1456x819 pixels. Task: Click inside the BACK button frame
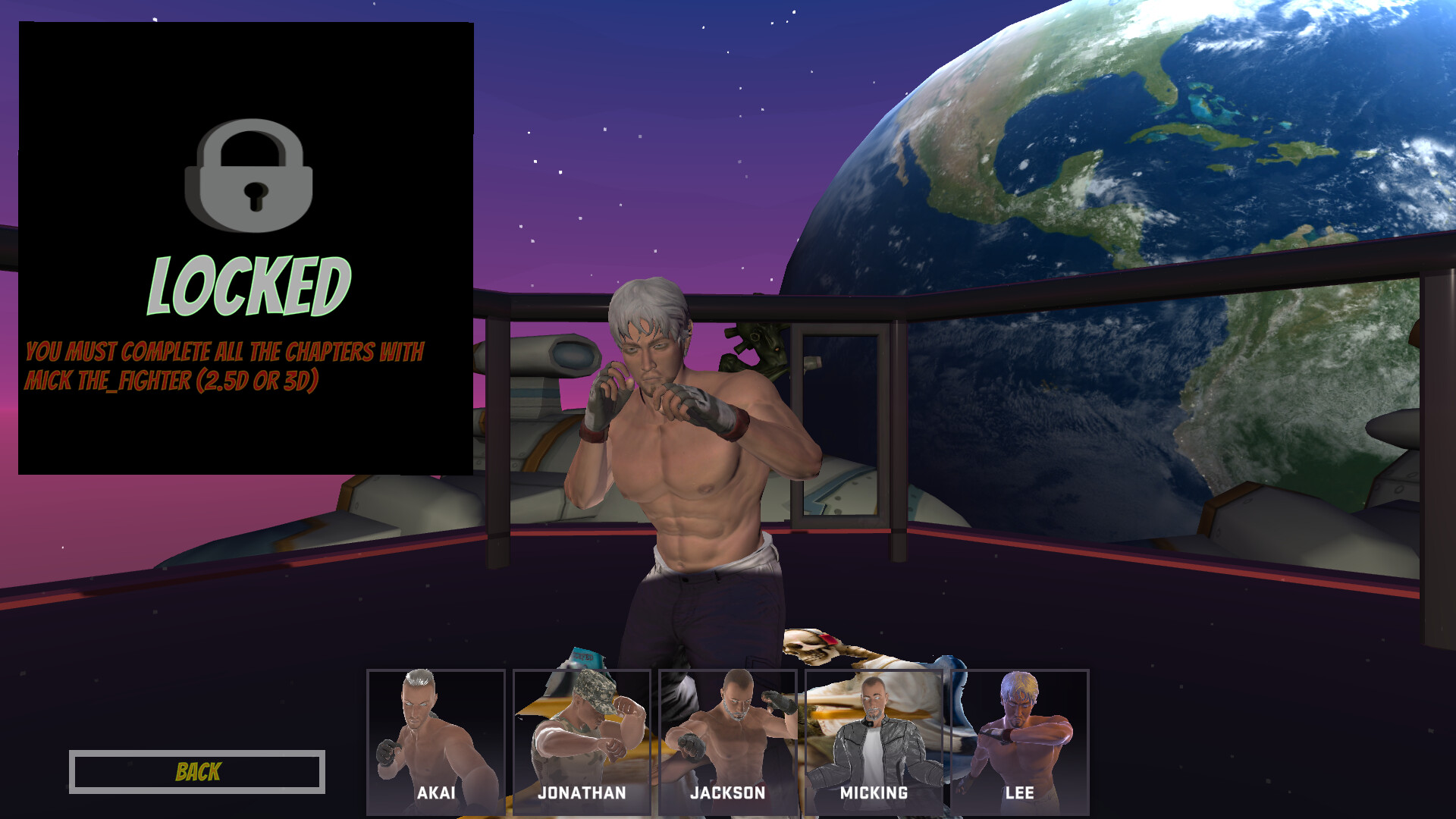coord(197,772)
